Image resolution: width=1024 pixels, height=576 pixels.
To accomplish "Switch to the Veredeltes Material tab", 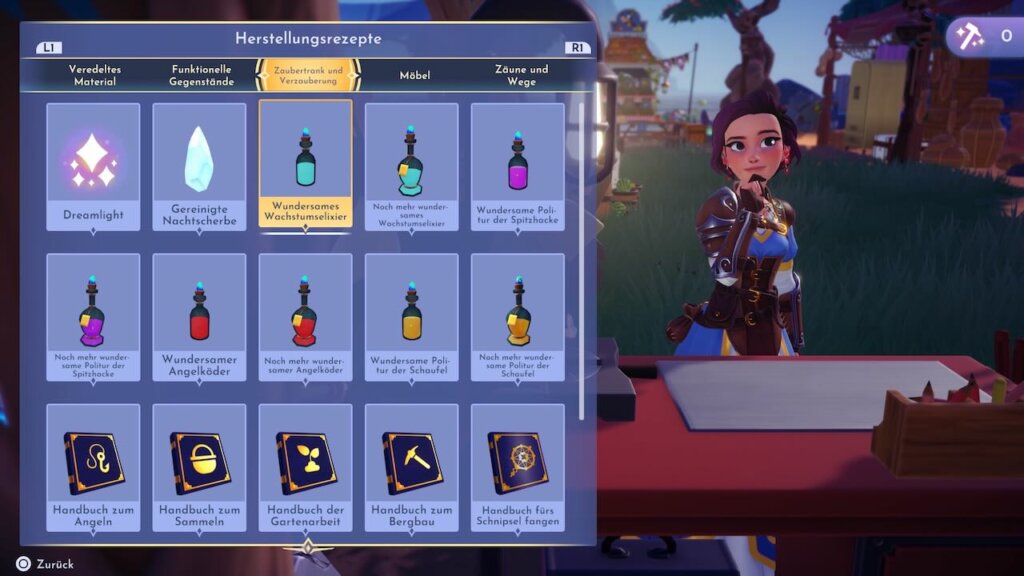I will [93, 75].
